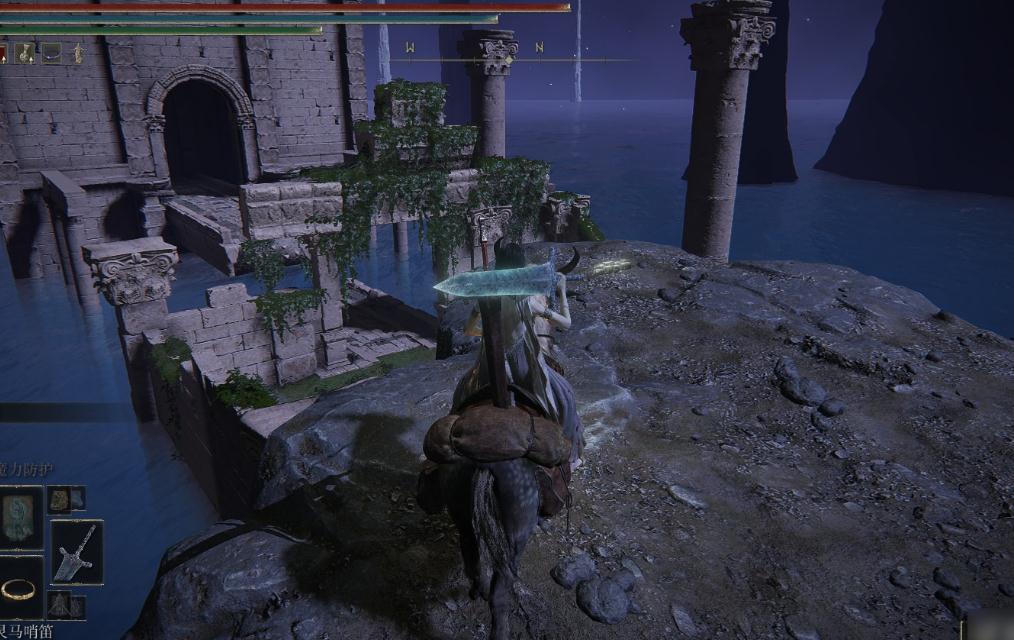Choose the magic protection spell slot
1014x640 pixels.
tap(20, 516)
